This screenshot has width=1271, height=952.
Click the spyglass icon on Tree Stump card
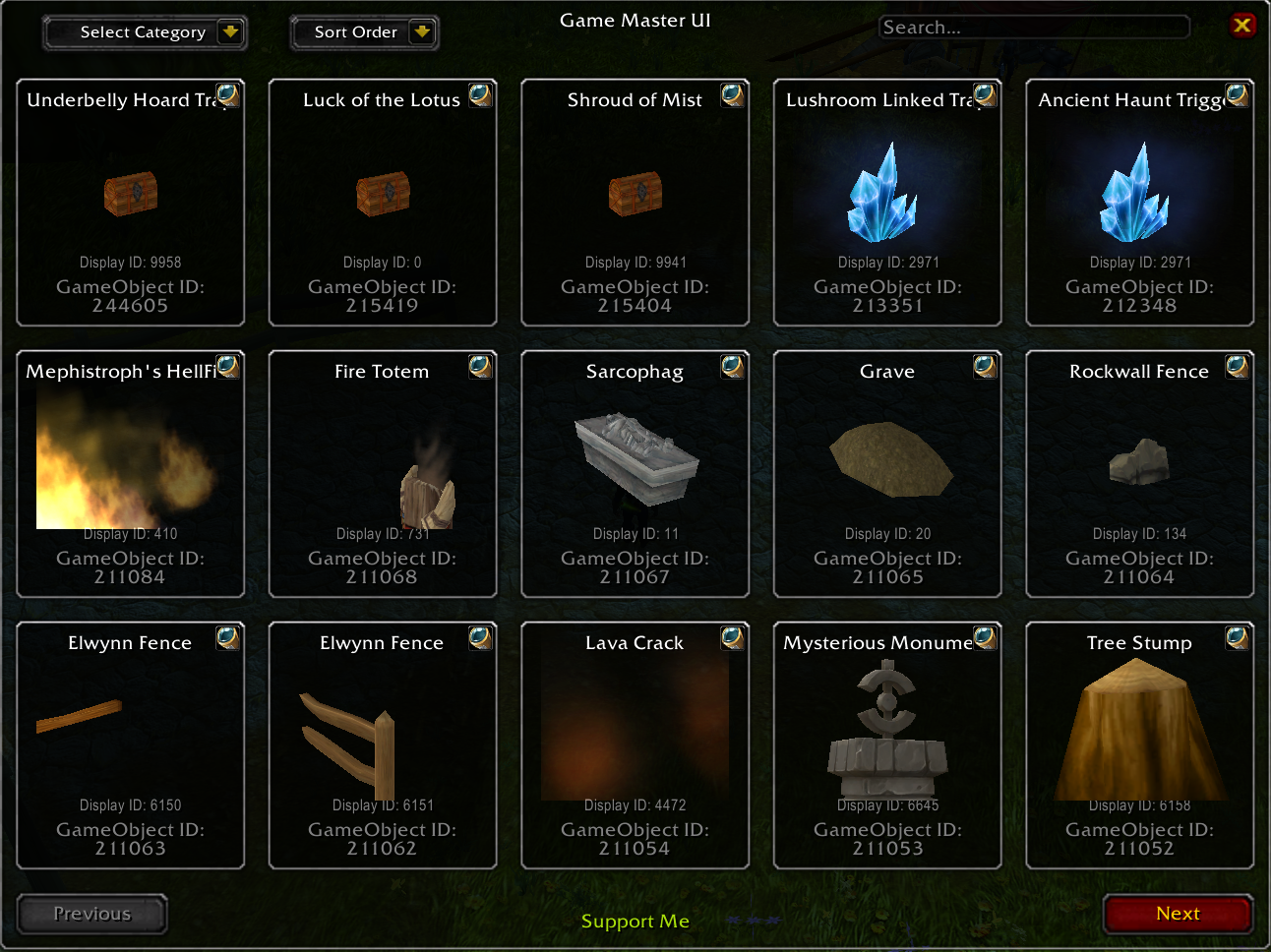(x=1237, y=637)
